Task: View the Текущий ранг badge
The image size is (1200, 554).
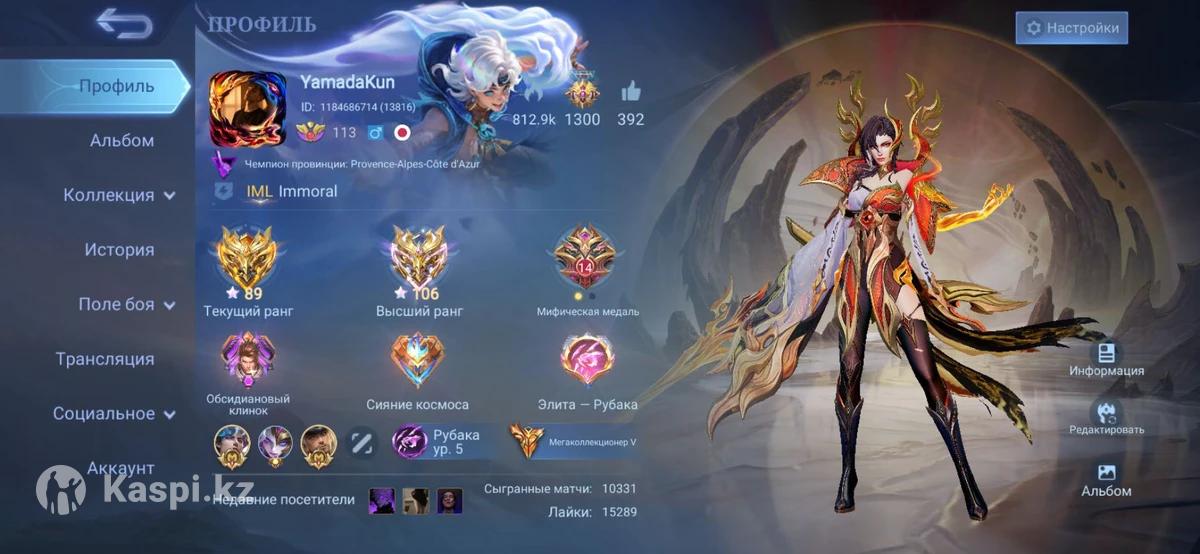Action: (x=247, y=256)
